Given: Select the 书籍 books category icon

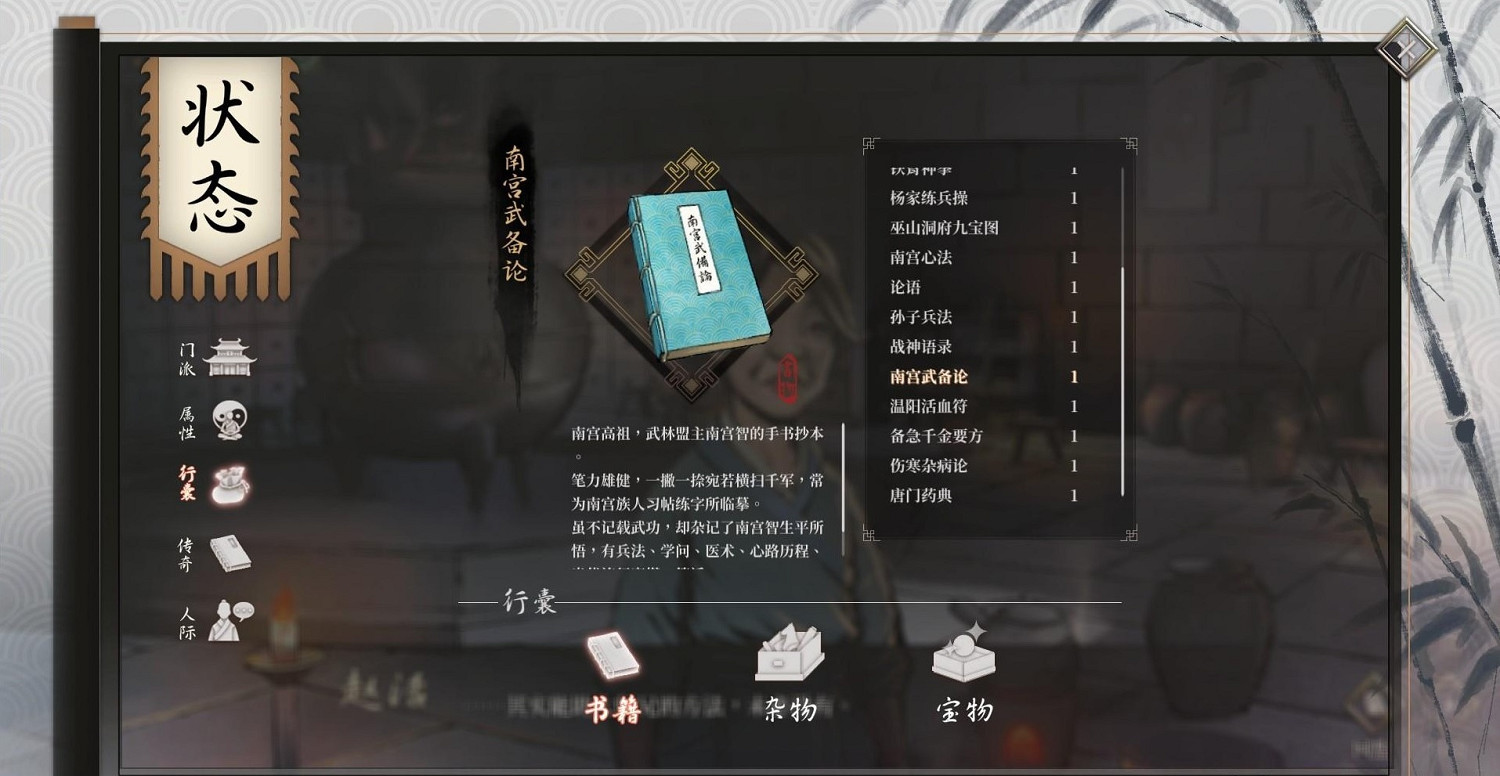Looking at the screenshot, I should (612, 655).
